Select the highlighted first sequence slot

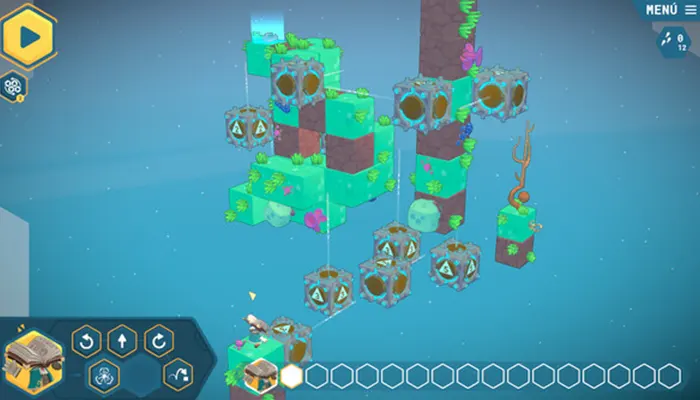point(292,376)
